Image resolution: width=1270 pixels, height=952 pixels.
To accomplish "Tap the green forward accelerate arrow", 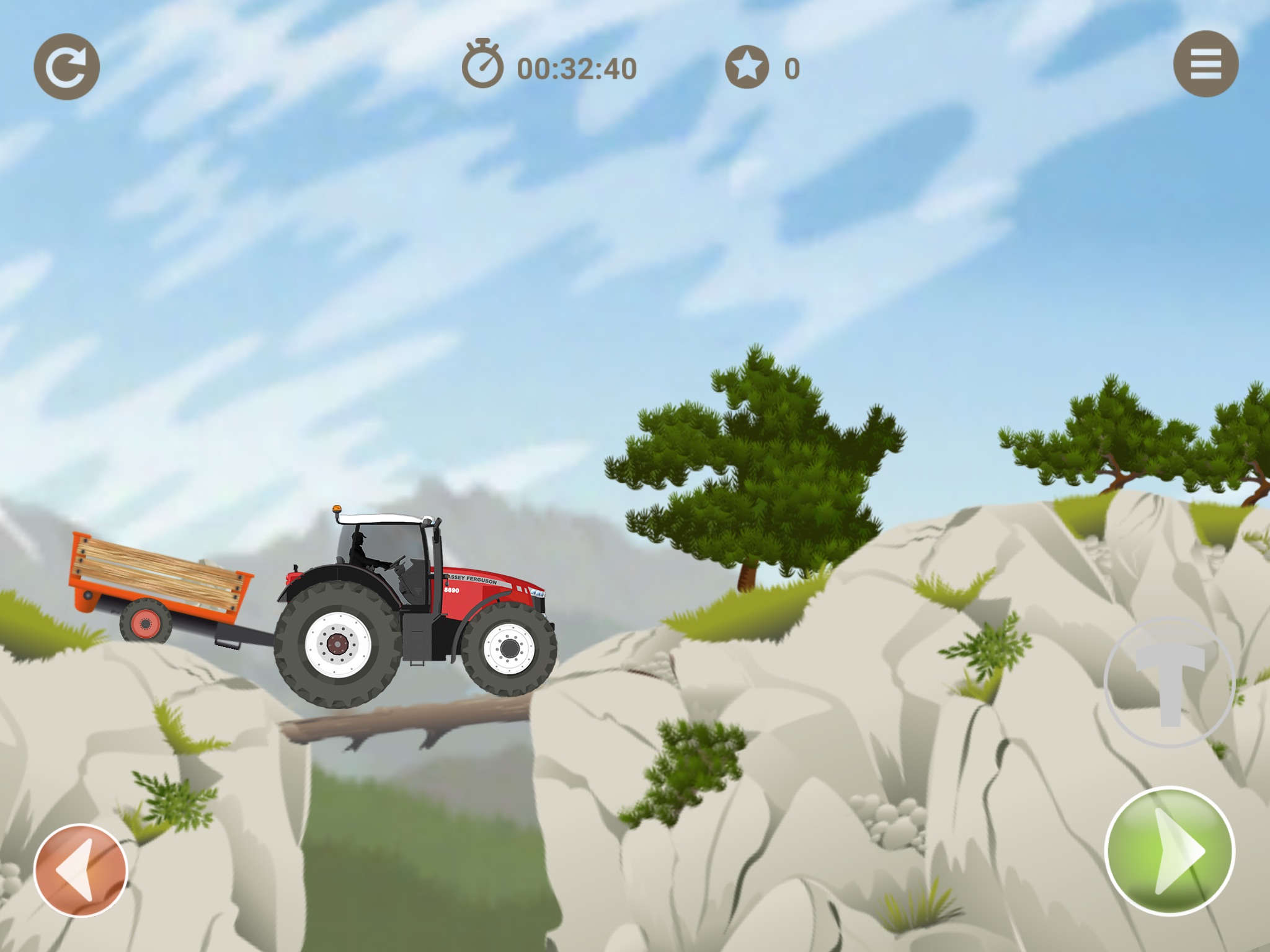I will tap(1170, 851).
